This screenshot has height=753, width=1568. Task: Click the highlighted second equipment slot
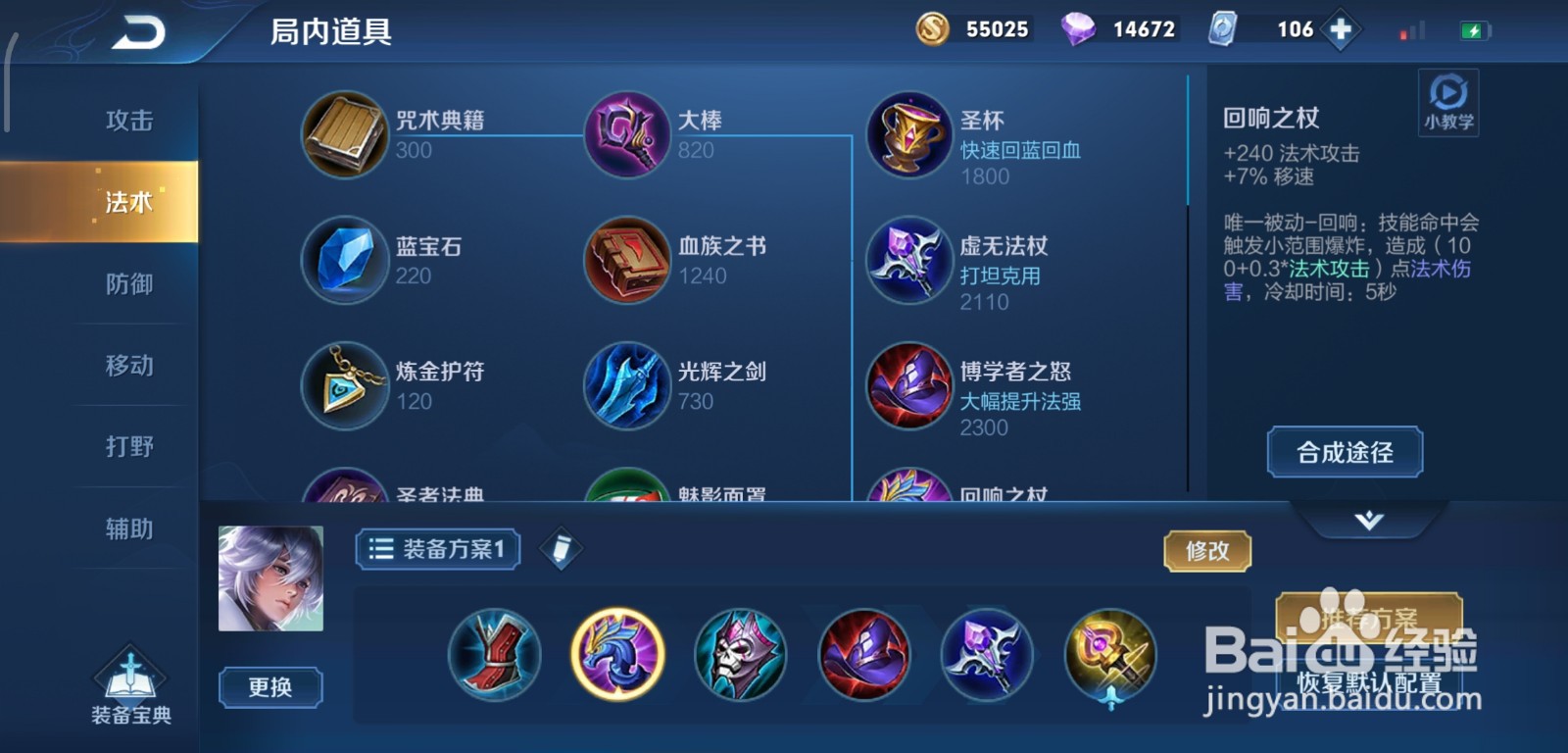coord(615,655)
